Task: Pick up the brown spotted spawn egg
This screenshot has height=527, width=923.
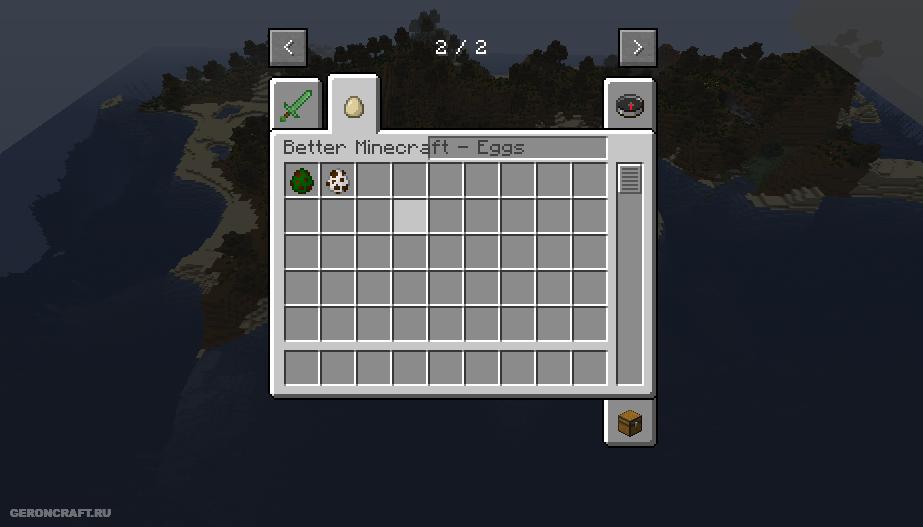Action: pyautogui.click(x=338, y=181)
